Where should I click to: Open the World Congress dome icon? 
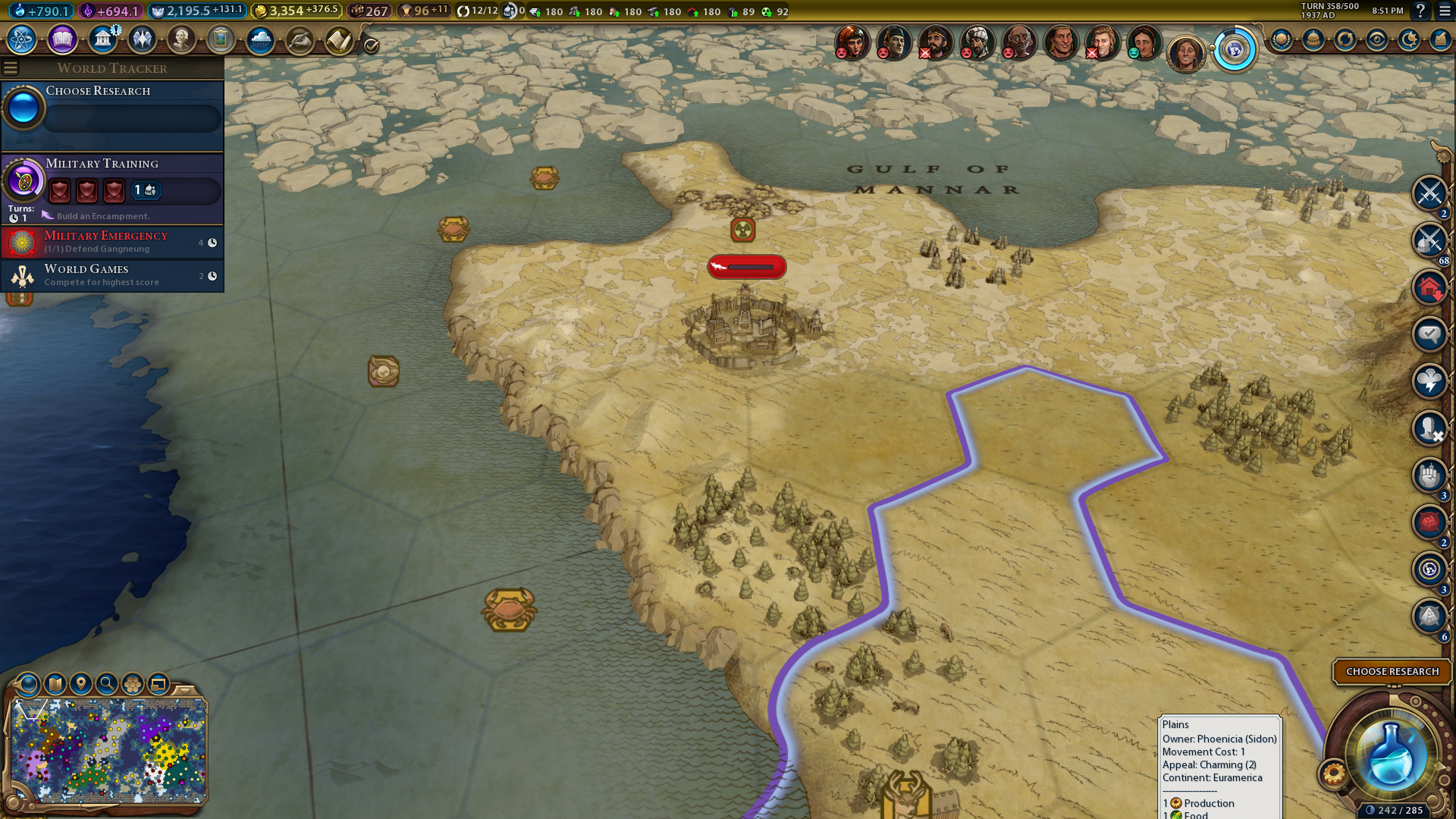[1313, 39]
